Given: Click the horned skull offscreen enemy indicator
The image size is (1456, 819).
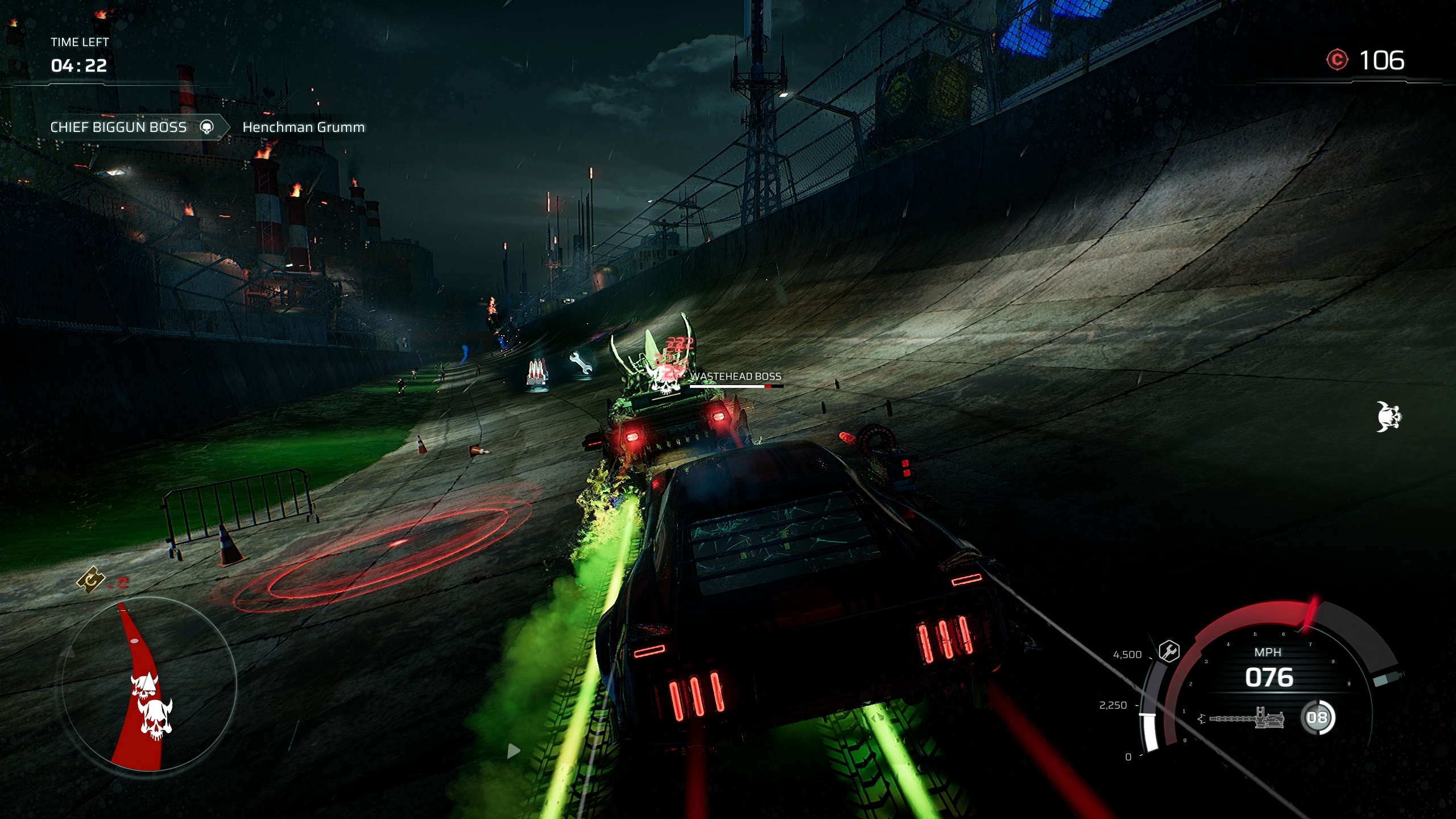Looking at the screenshot, I should (x=1388, y=417).
